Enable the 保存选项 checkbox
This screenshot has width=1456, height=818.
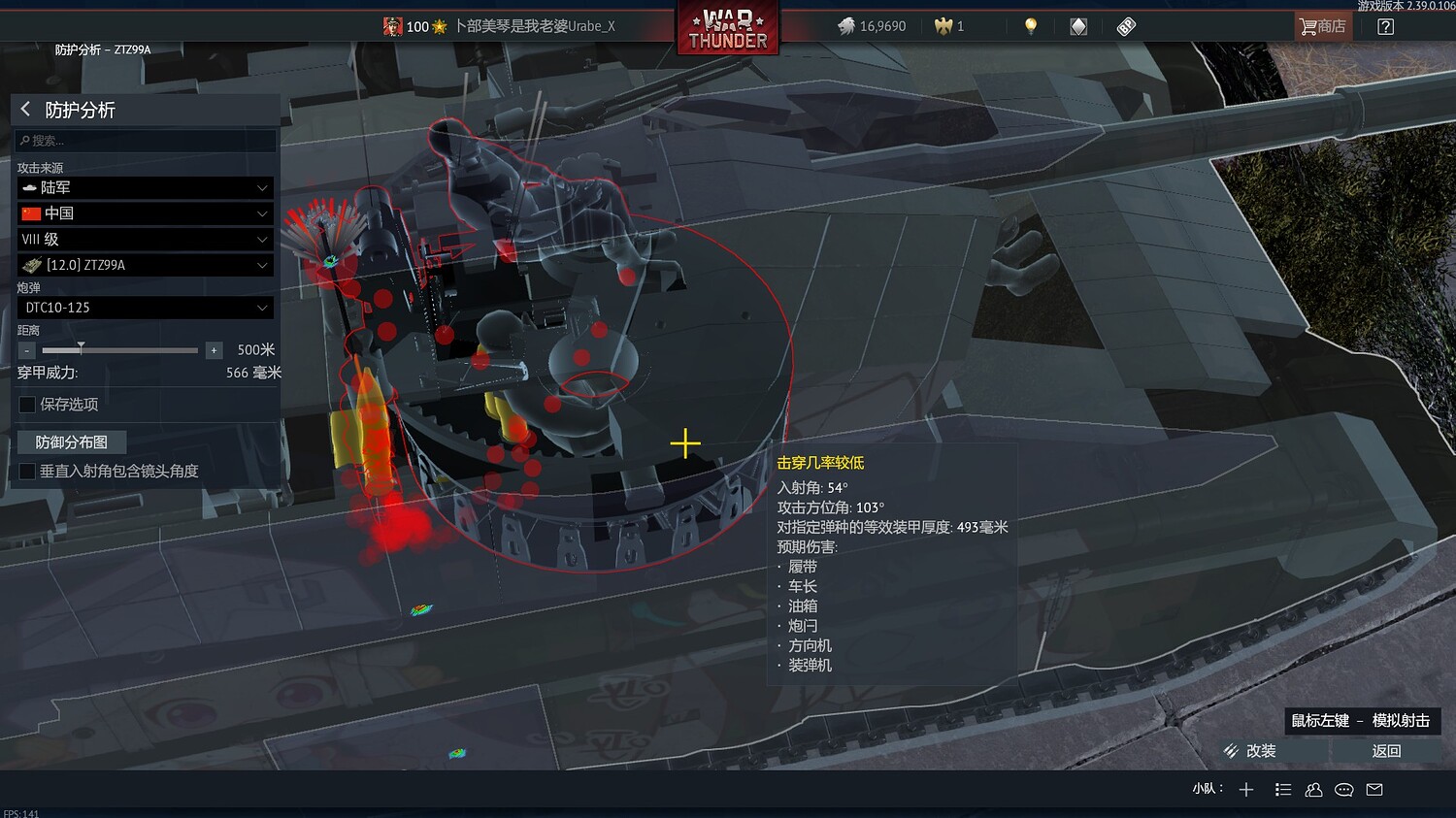click(26, 404)
